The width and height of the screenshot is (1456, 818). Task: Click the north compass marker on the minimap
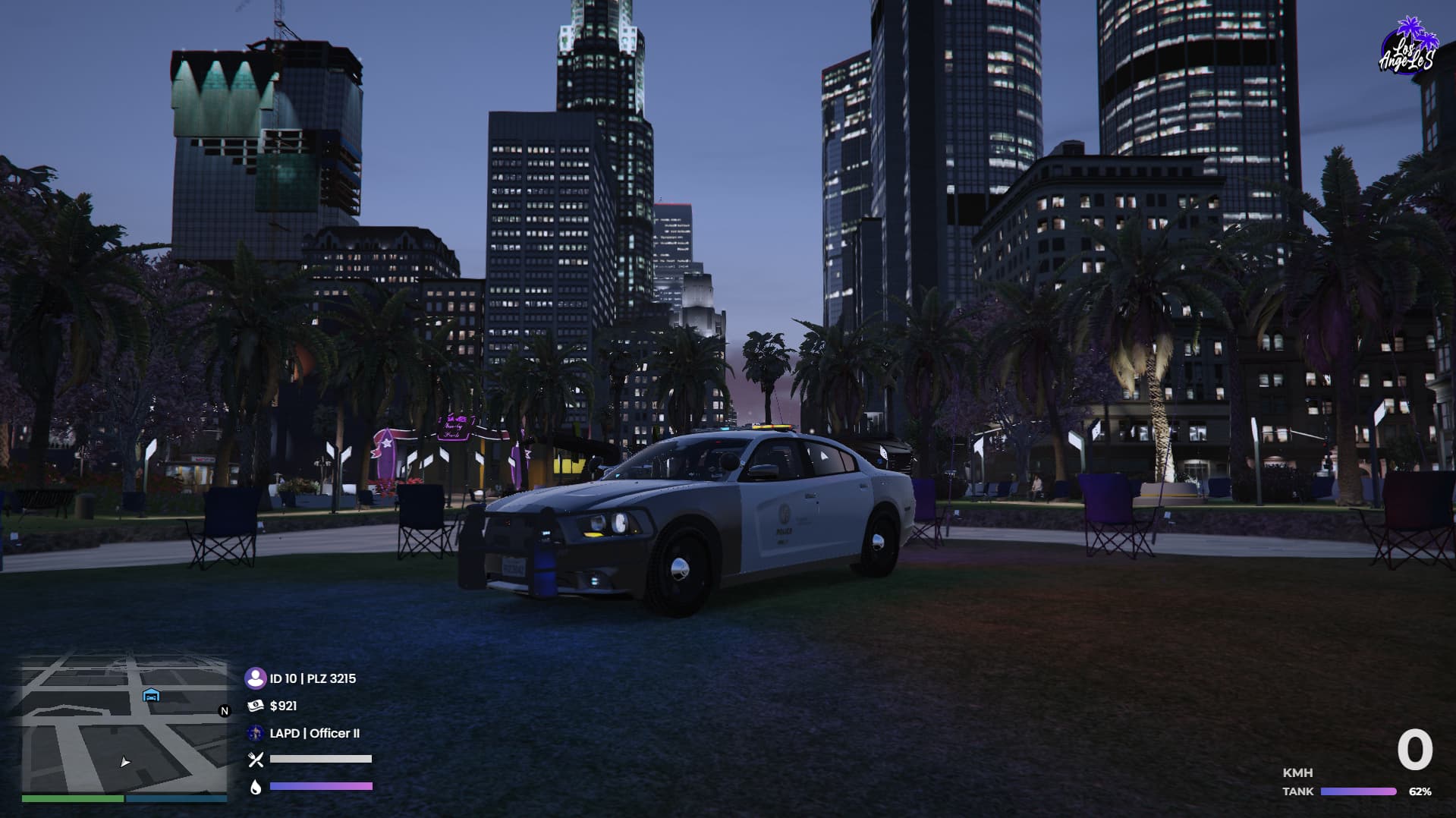point(224,711)
